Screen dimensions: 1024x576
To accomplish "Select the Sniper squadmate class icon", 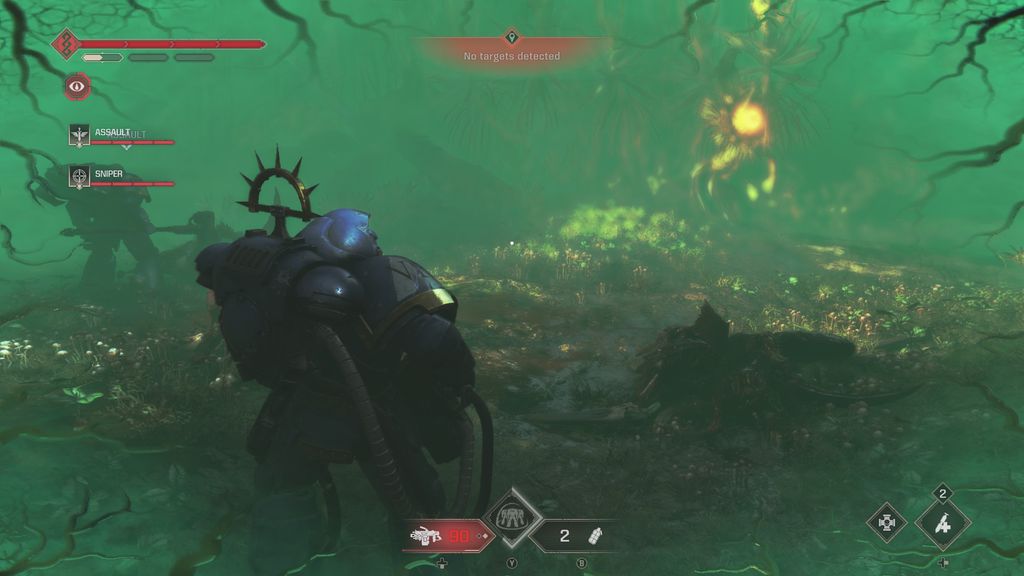I will pyautogui.click(x=79, y=176).
